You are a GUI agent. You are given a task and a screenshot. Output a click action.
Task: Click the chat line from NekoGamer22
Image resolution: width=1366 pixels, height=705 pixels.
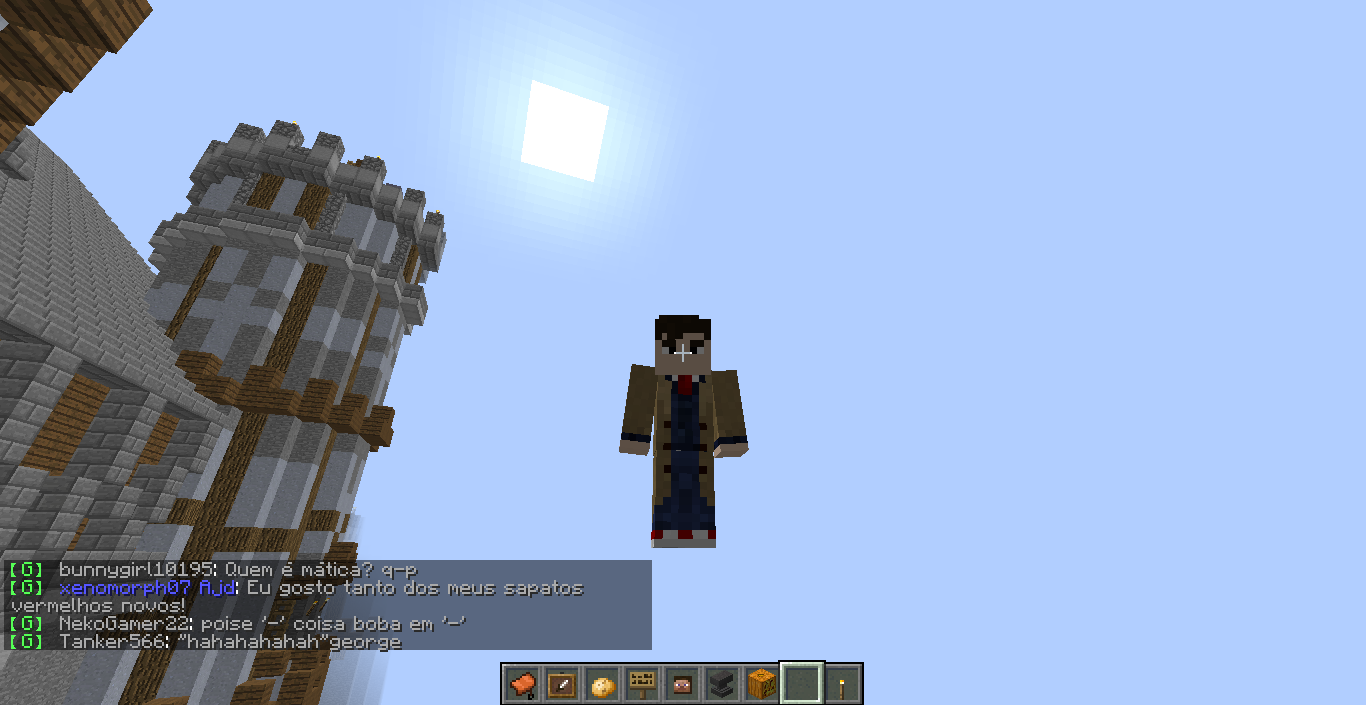tap(262, 624)
